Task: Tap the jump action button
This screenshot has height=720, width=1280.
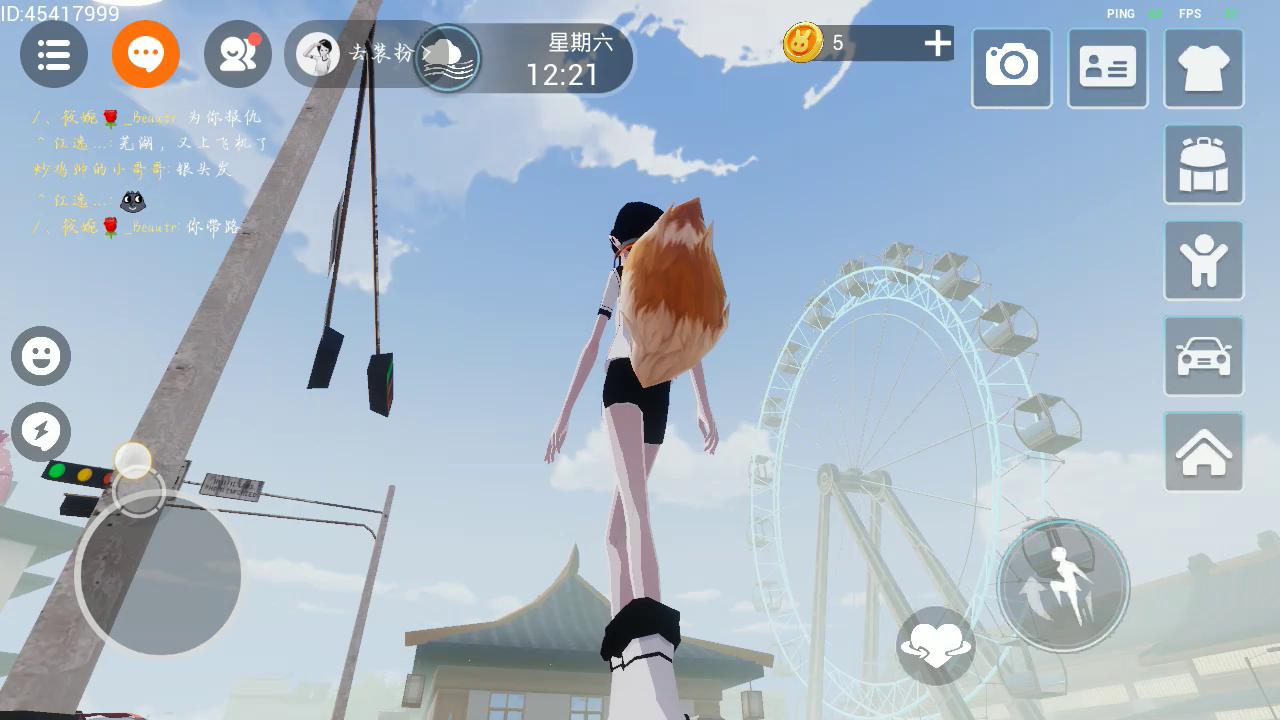Action: 1063,586
